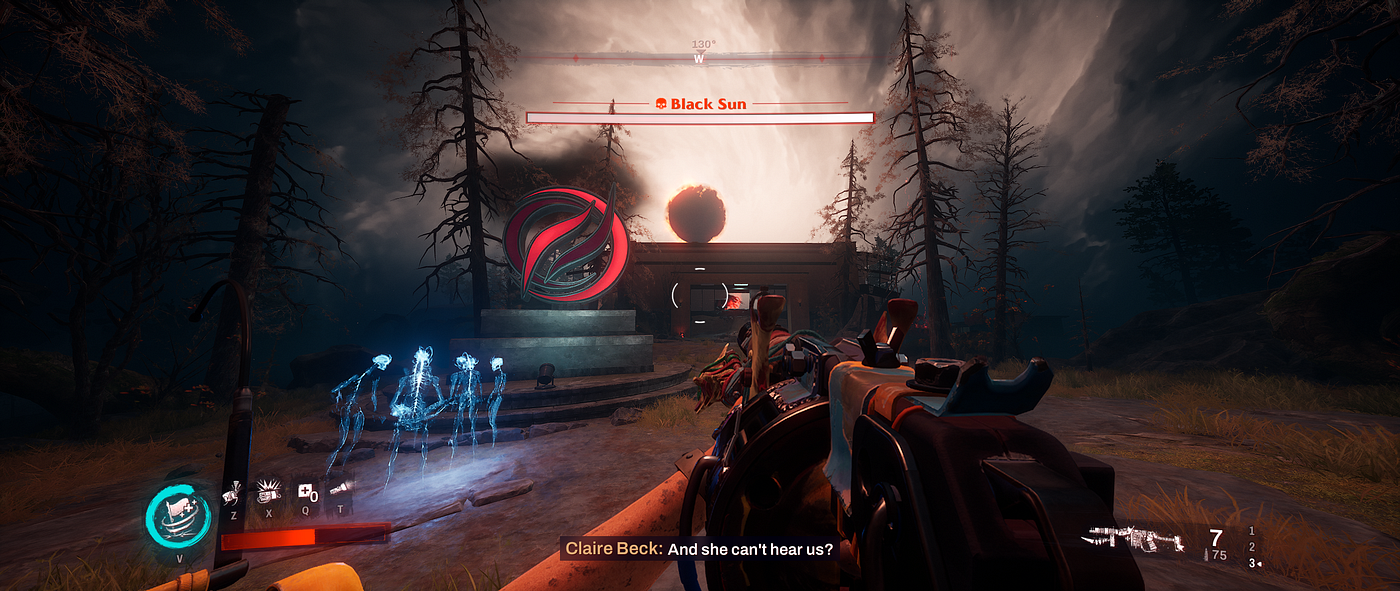Select the active weapon slot 3
1400x591 pixels.
(x=1251, y=564)
